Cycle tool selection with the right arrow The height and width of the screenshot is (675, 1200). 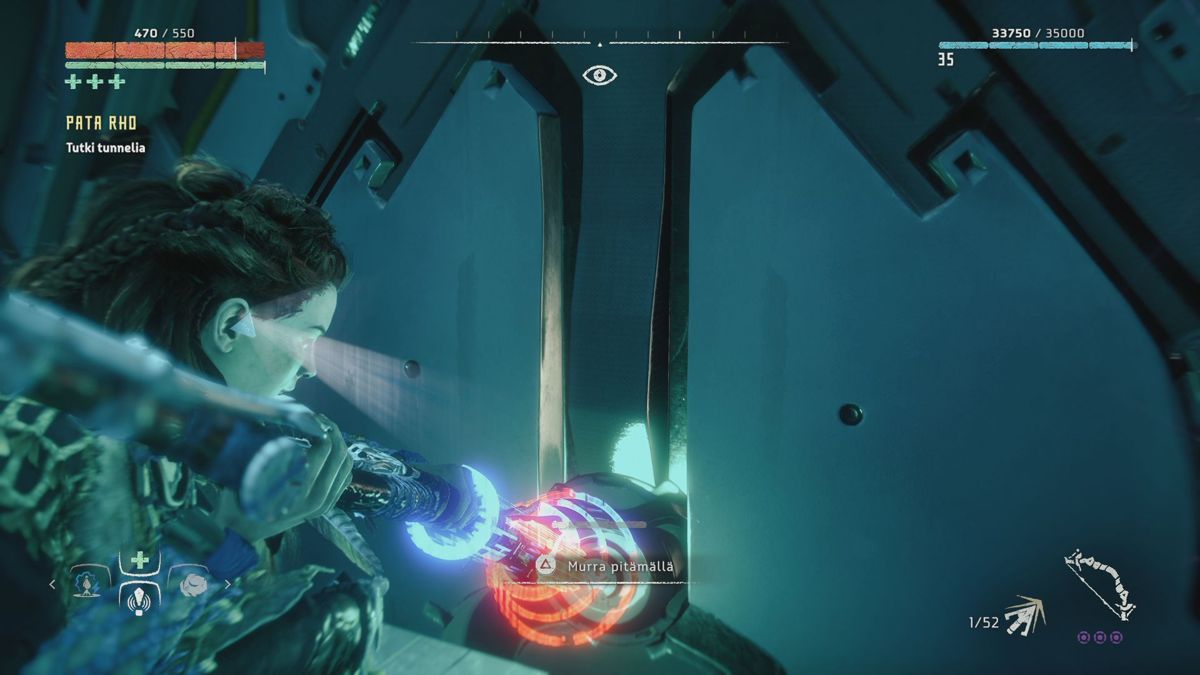point(227,584)
